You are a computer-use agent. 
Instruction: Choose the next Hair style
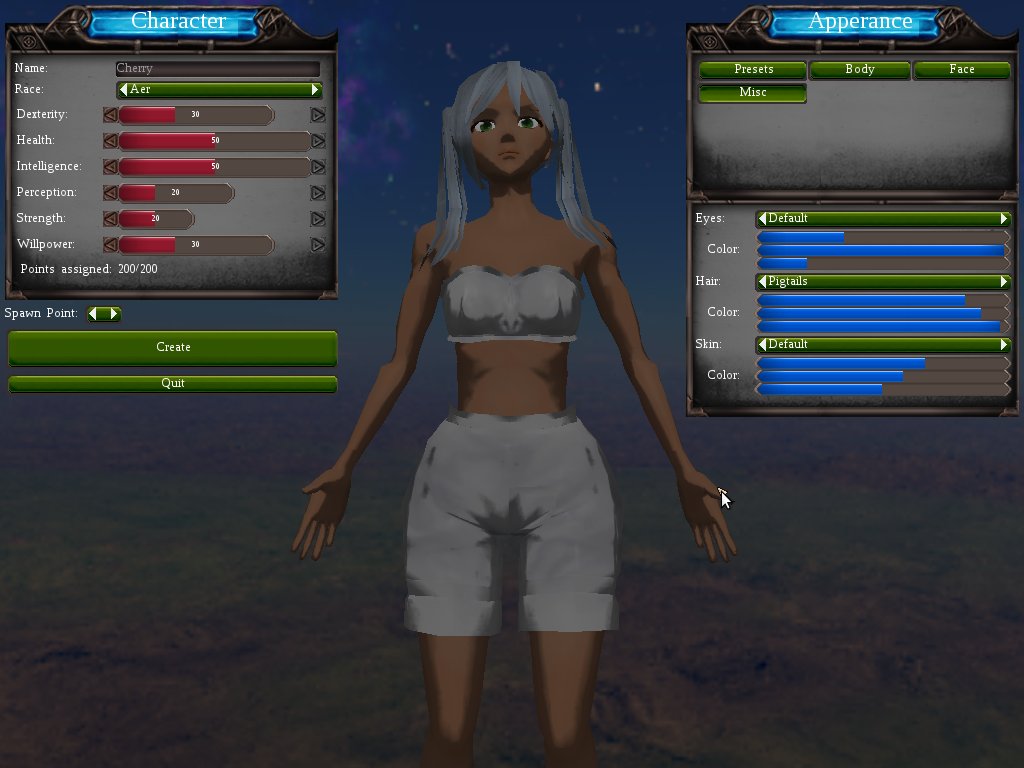pos(1004,282)
